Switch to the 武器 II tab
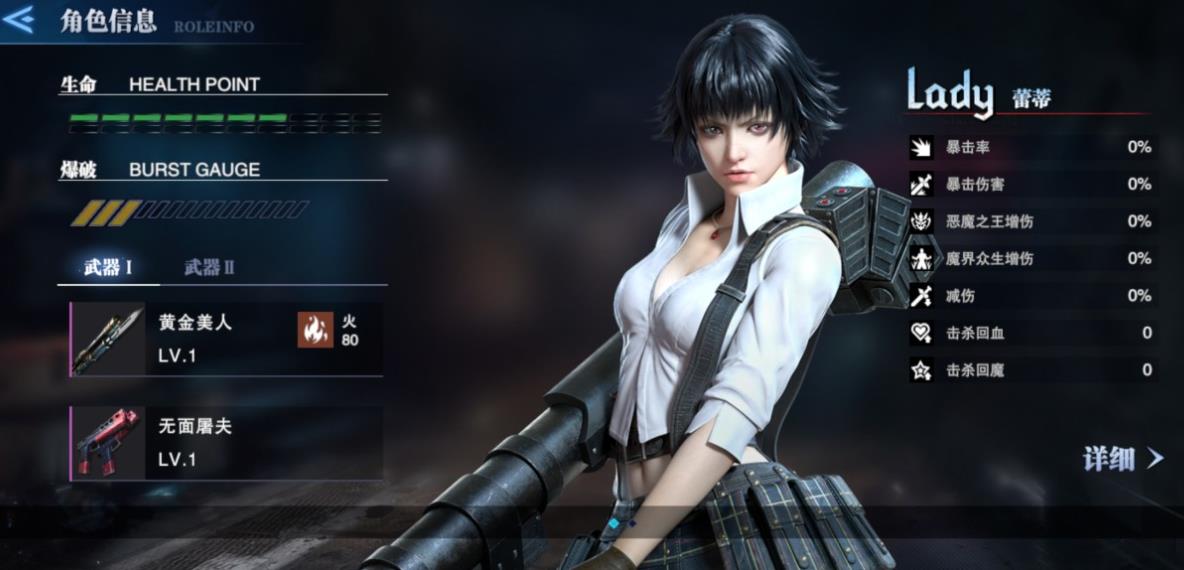1184x570 pixels. [x=209, y=267]
